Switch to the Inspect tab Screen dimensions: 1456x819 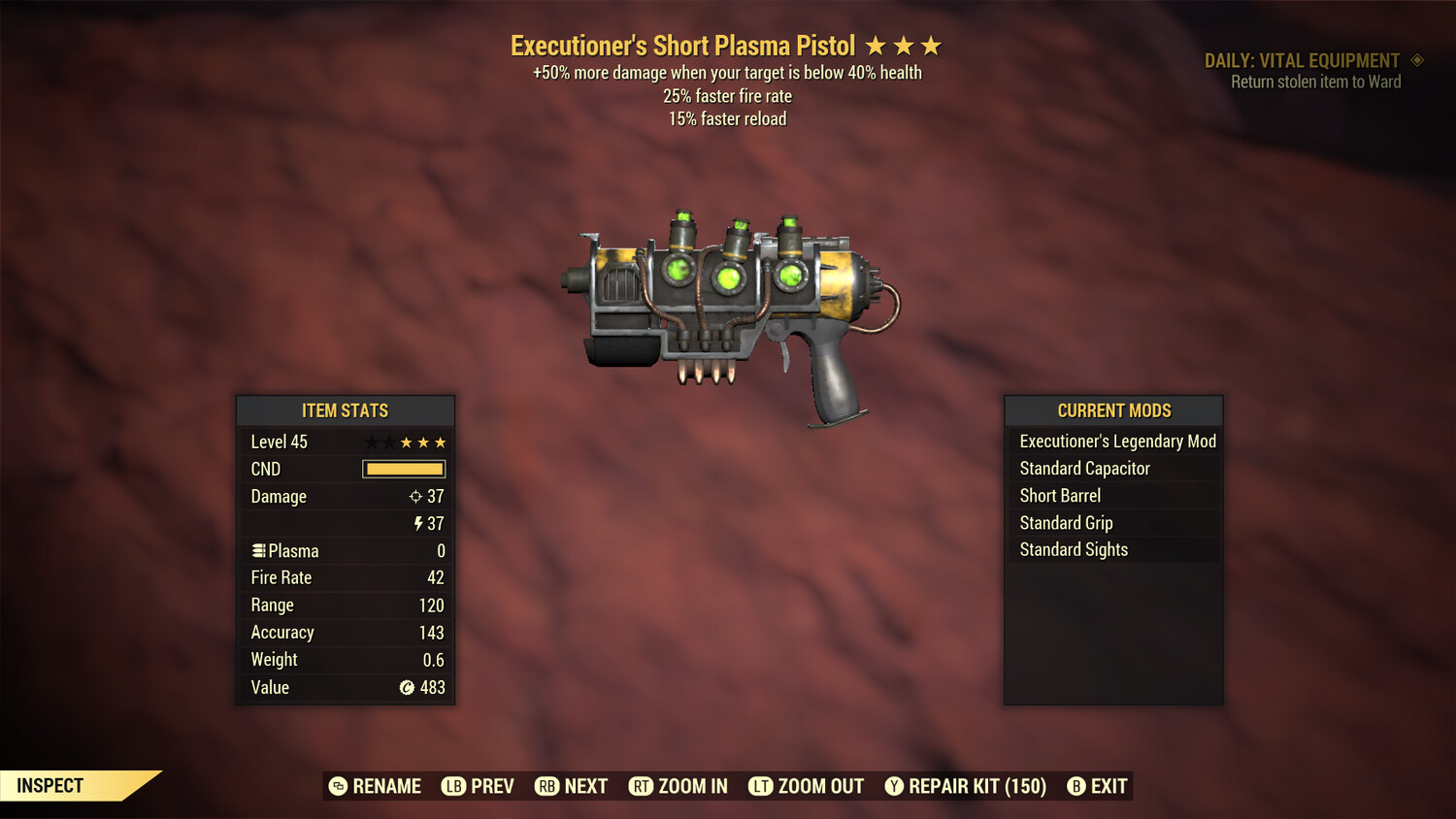click(50, 785)
